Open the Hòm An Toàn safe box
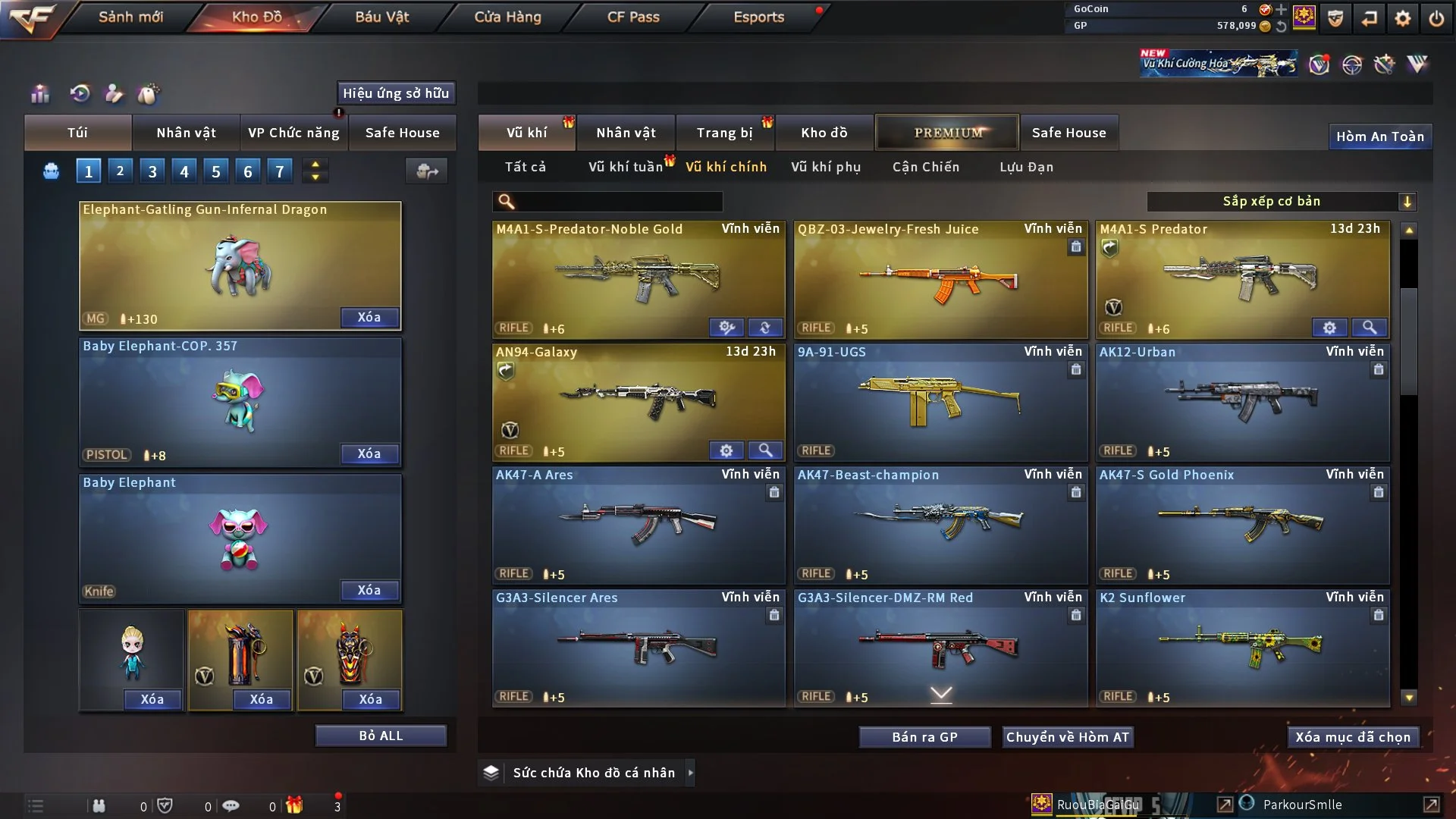 1379,136
